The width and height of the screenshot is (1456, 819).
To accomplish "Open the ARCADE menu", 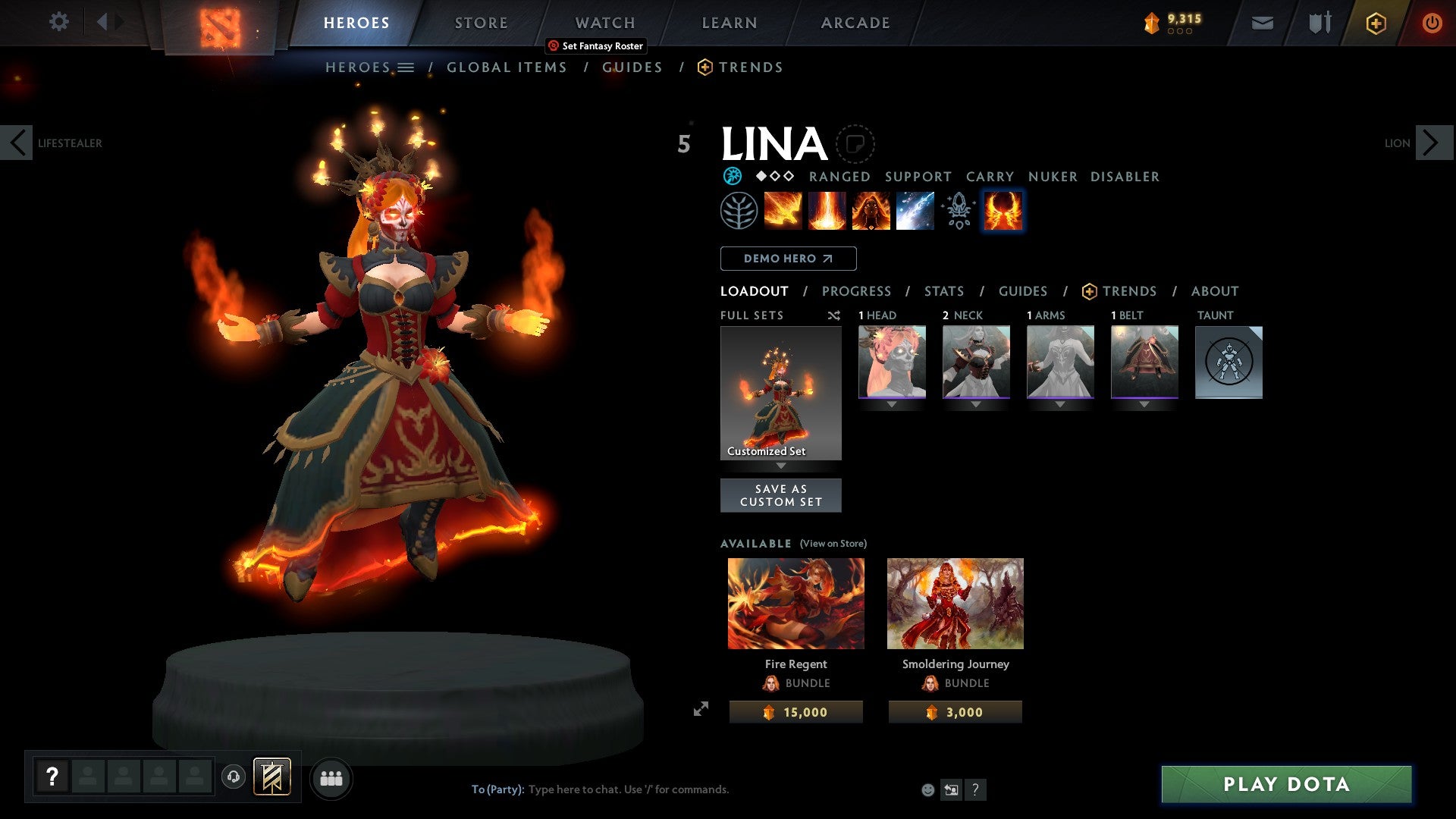I will tap(855, 23).
